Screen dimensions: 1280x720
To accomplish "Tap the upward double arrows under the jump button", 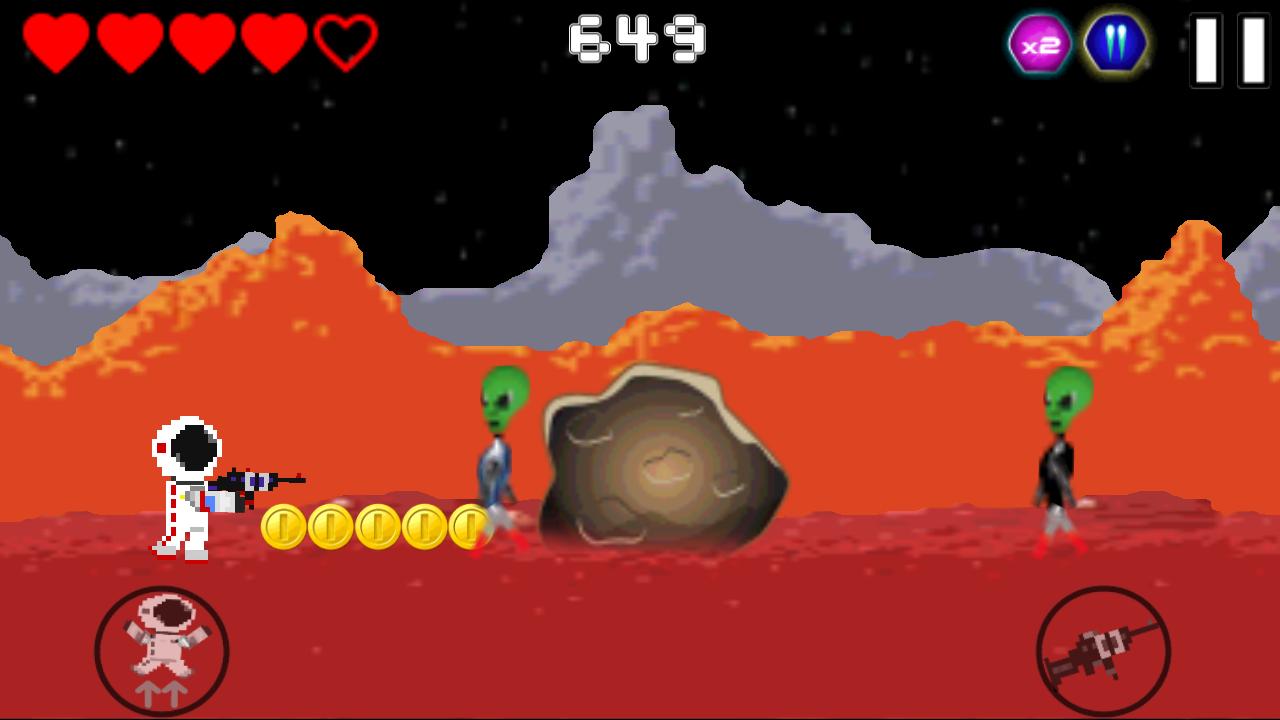I will 162,692.
